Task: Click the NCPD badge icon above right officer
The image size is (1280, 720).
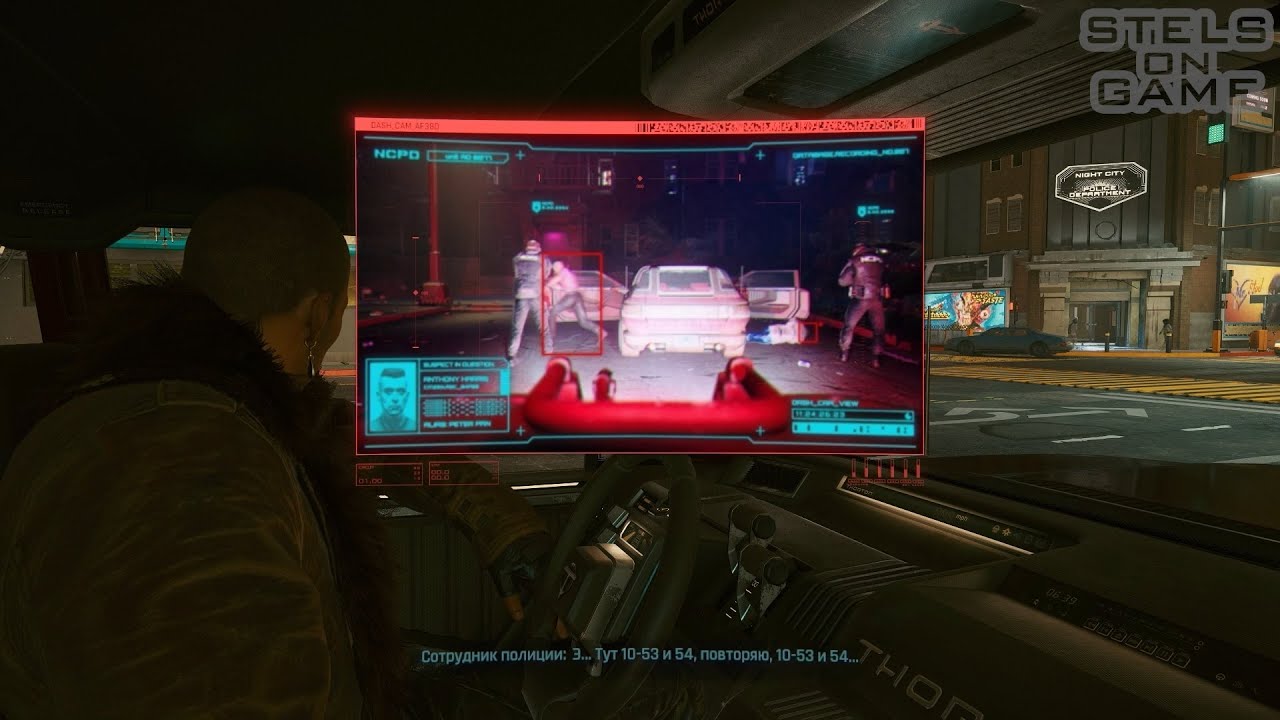Action: [863, 210]
